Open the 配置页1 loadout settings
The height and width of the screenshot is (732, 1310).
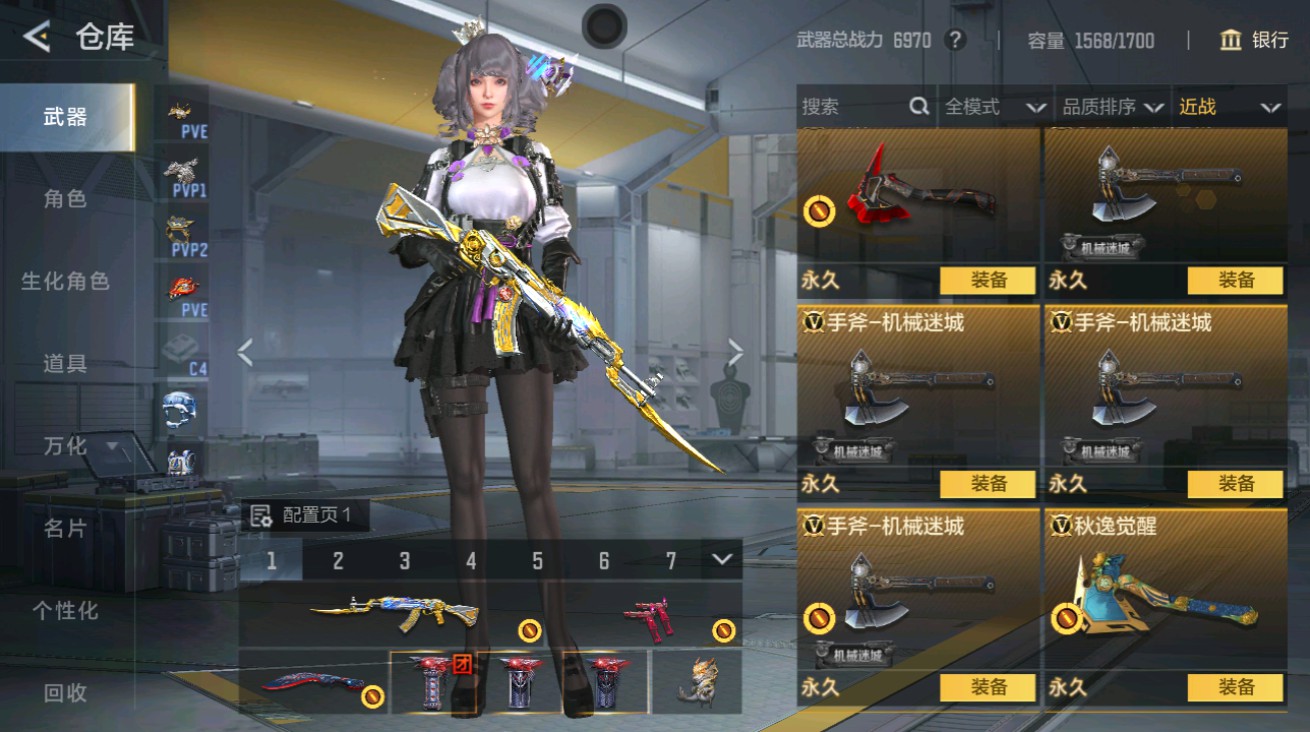(x=304, y=516)
